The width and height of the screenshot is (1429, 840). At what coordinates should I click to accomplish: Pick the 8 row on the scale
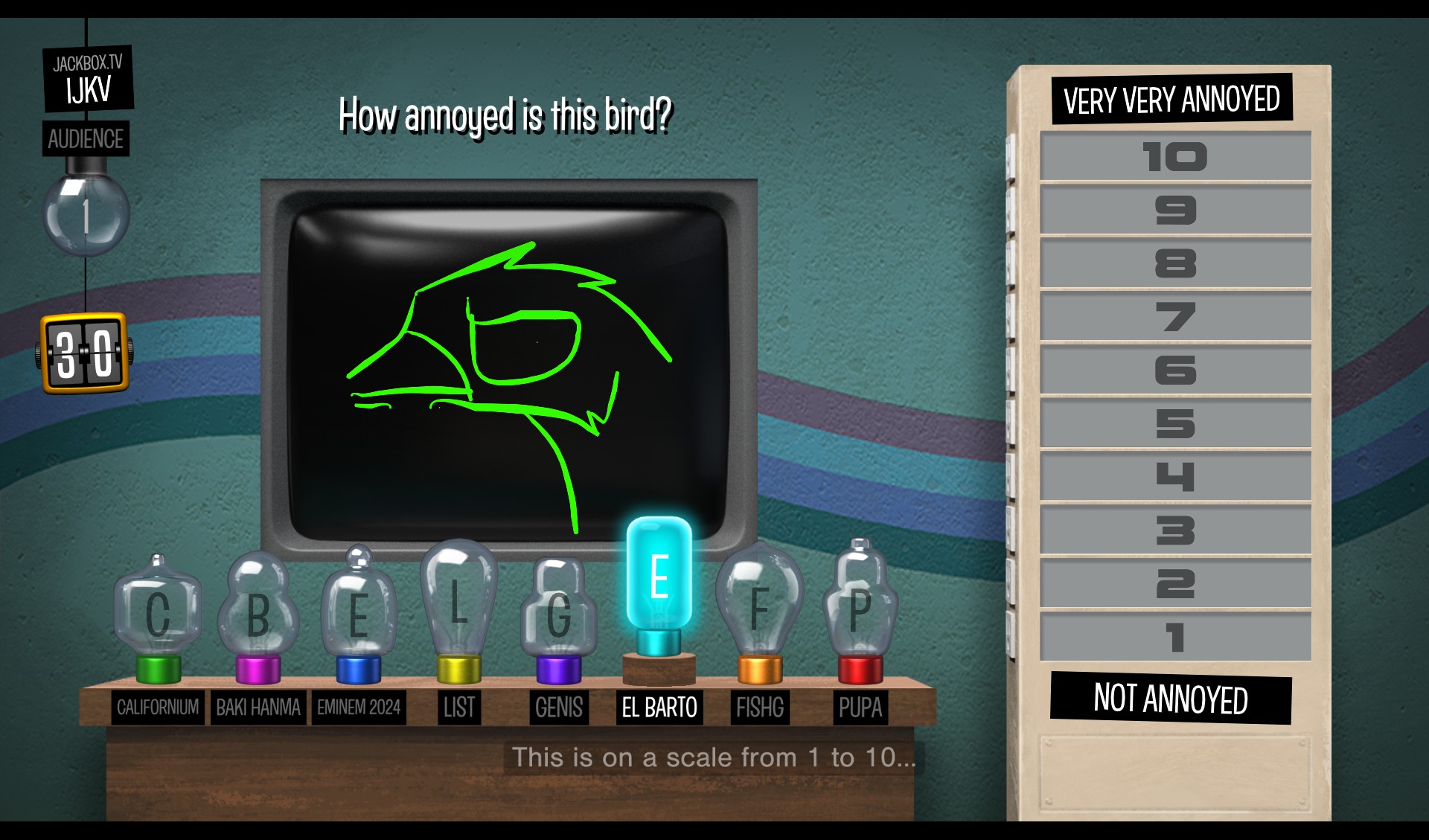[x=1174, y=263]
